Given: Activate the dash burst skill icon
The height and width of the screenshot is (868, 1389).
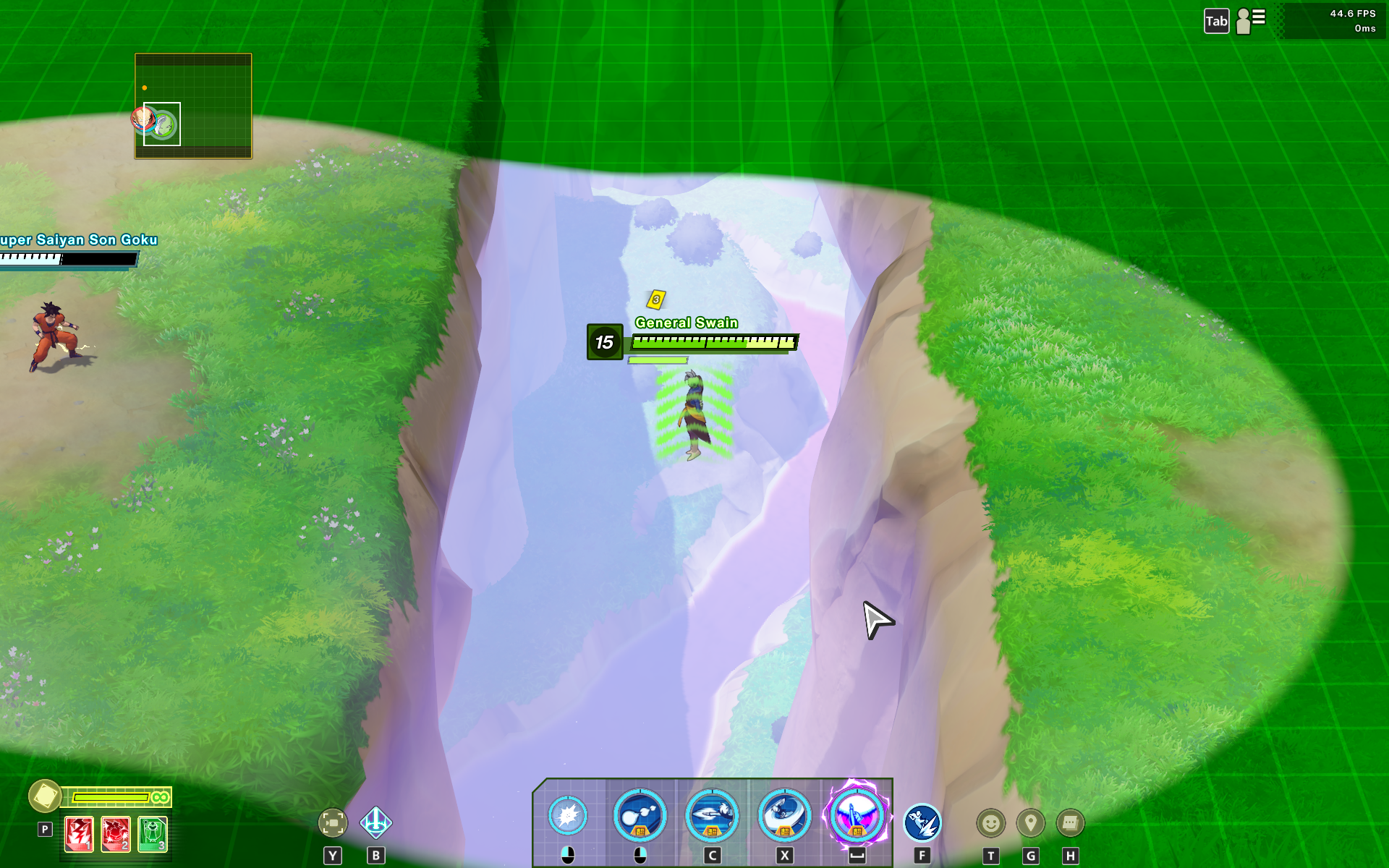Looking at the screenshot, I should [x=922, y=823].
